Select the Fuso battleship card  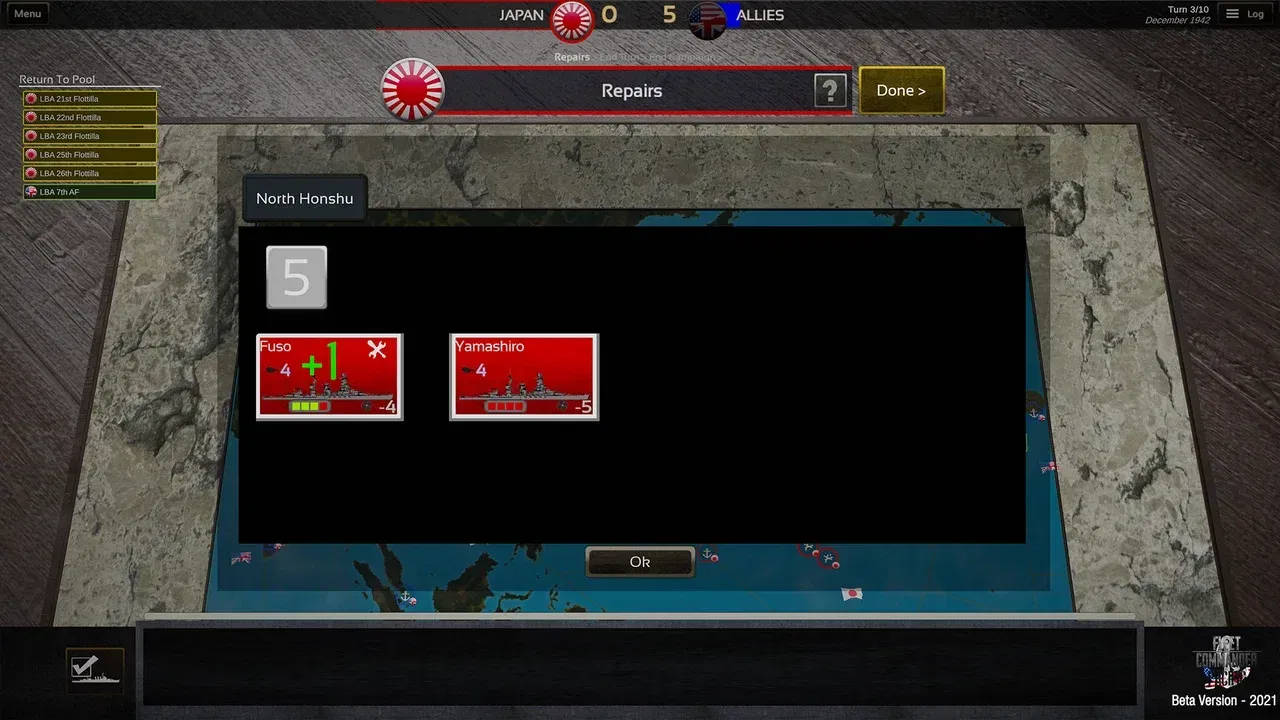[329, 377]
